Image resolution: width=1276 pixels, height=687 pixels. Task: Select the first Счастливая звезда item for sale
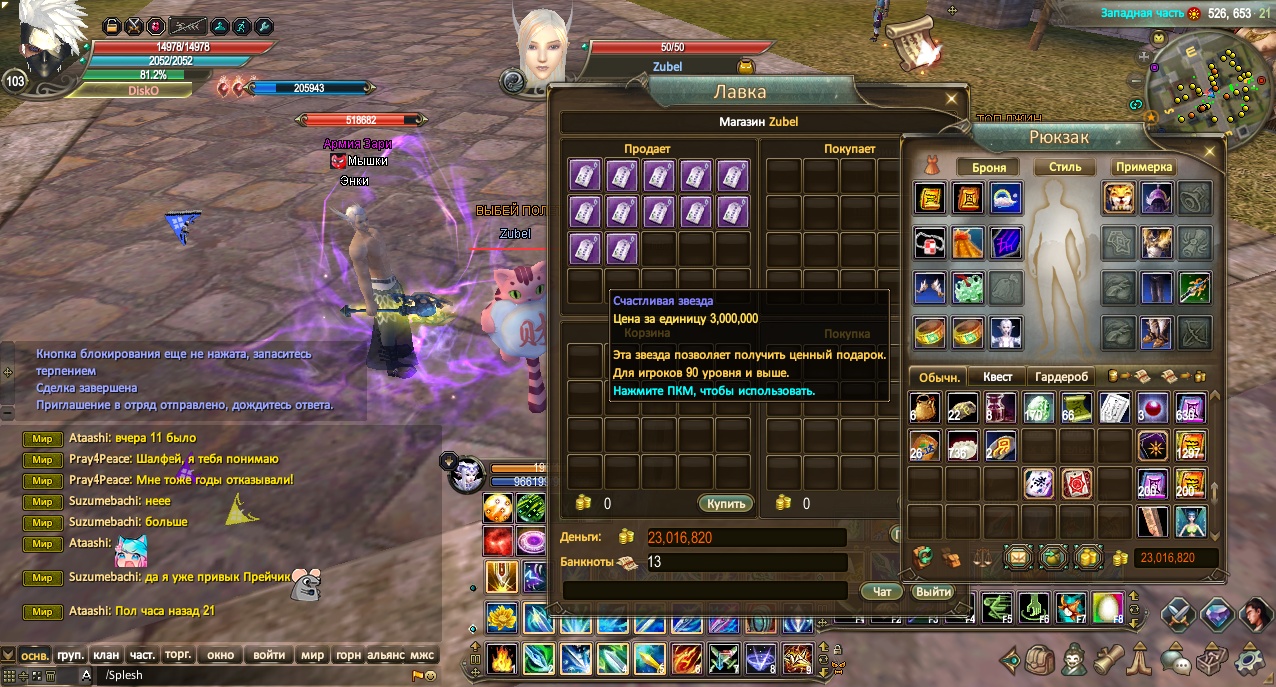pos(585,176)
